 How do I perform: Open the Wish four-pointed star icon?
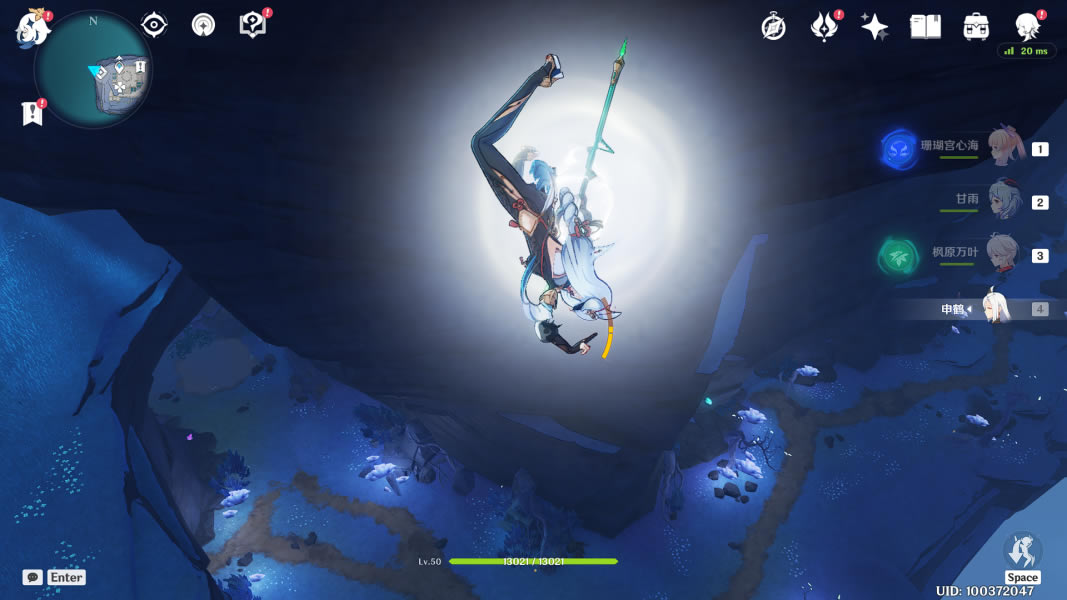875,27
